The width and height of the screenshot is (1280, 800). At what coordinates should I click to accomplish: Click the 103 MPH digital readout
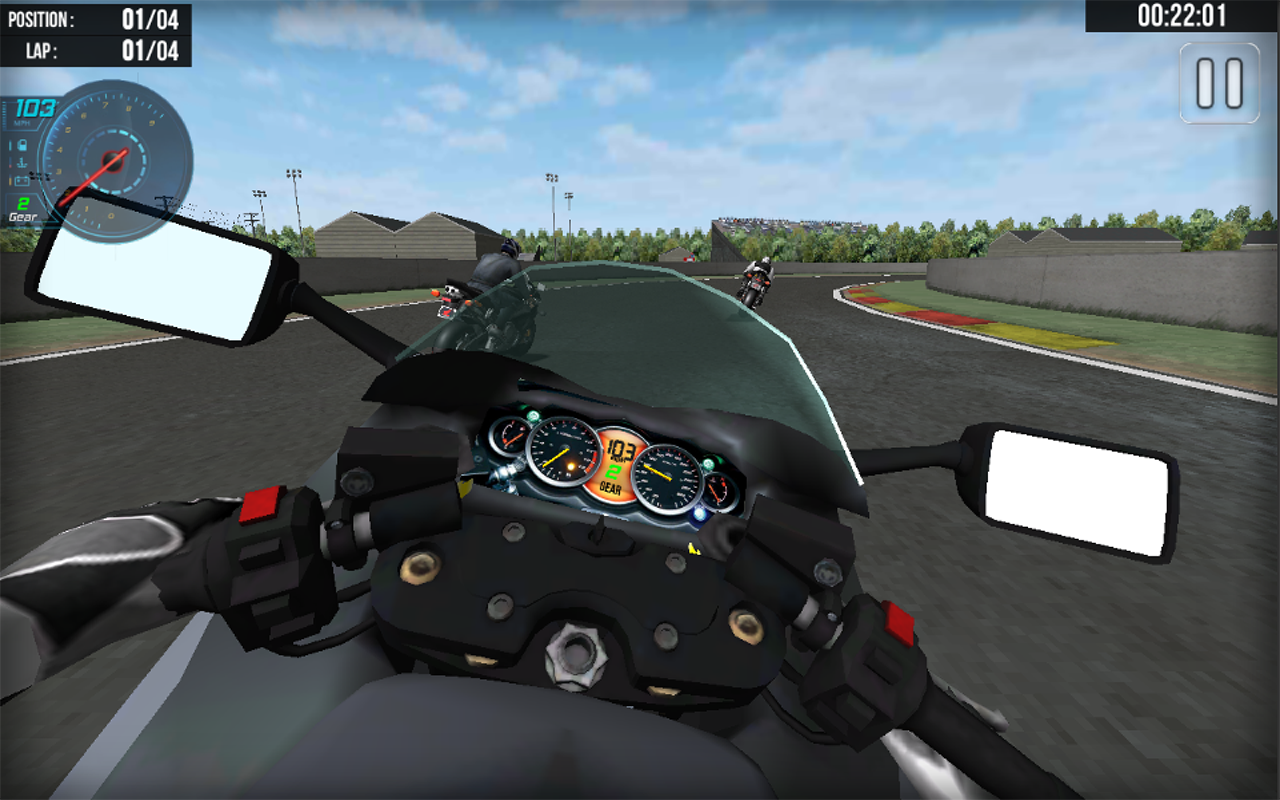[35, 110]
